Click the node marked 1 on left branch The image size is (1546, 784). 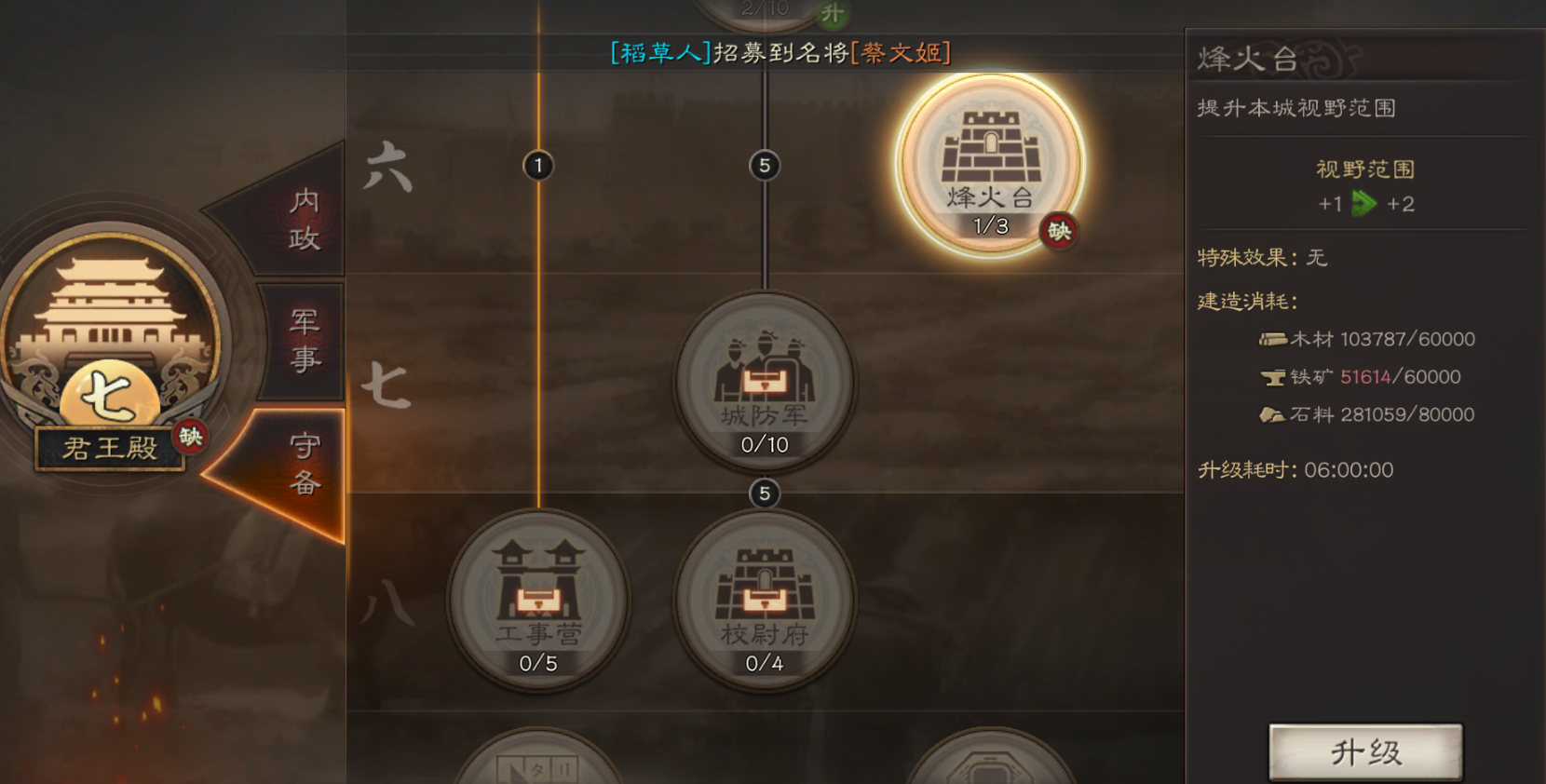[538, 164]
